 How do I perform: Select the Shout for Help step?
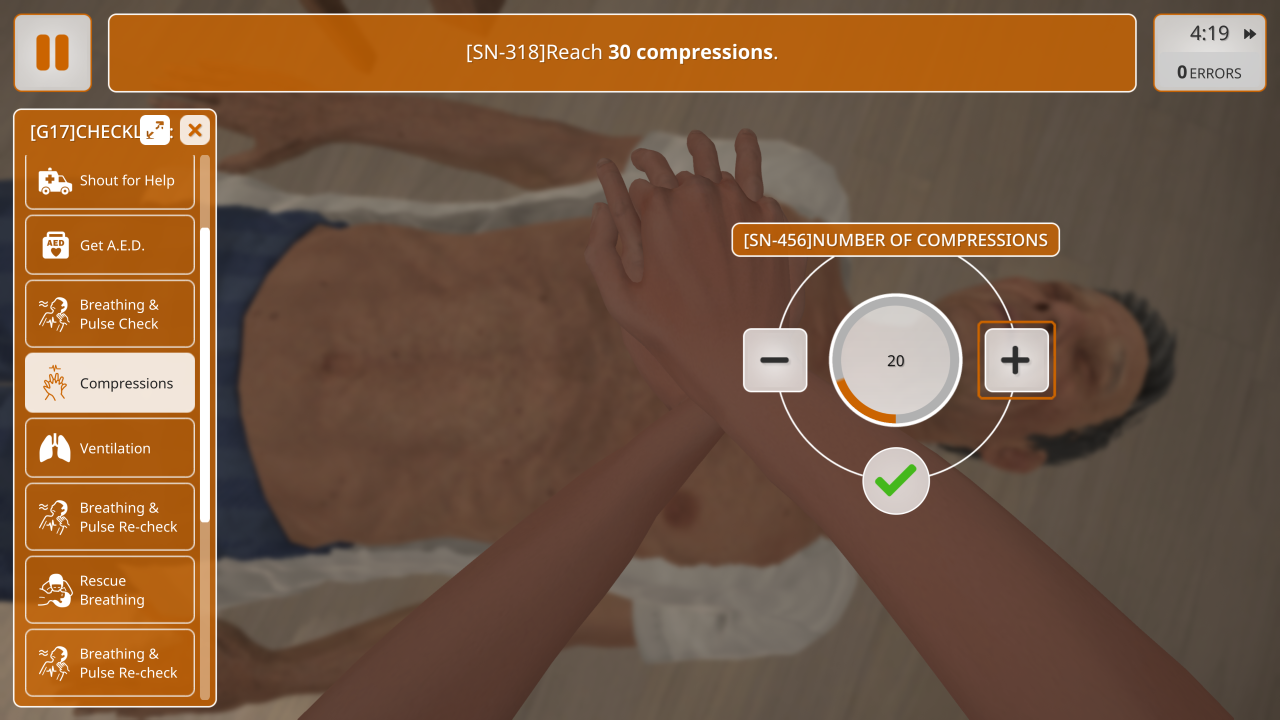110,181
